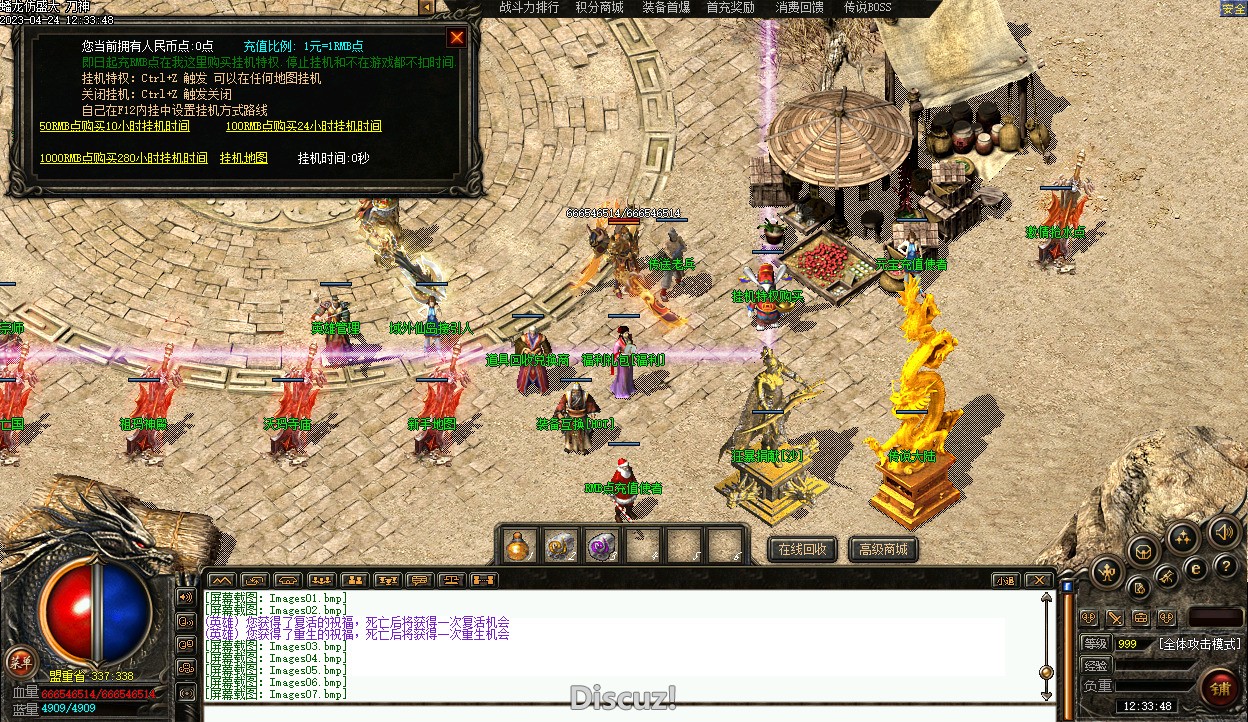Open the 首充奖励 menu

(731, 8)
